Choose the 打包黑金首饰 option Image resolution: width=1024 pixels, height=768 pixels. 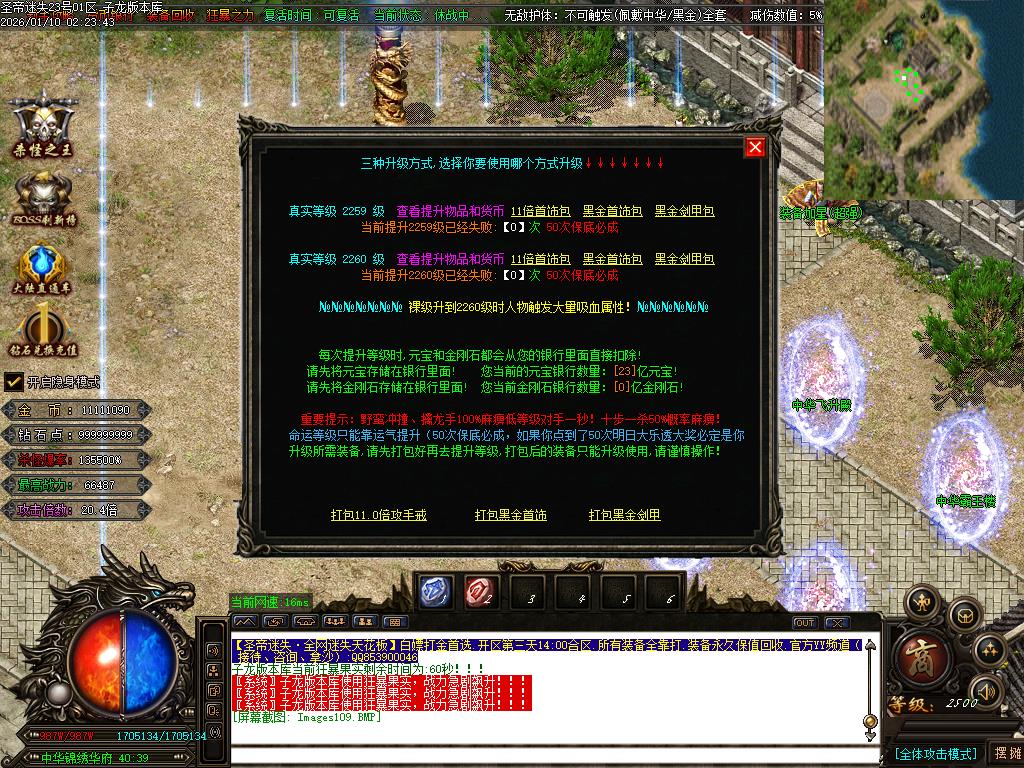point(511,515)
